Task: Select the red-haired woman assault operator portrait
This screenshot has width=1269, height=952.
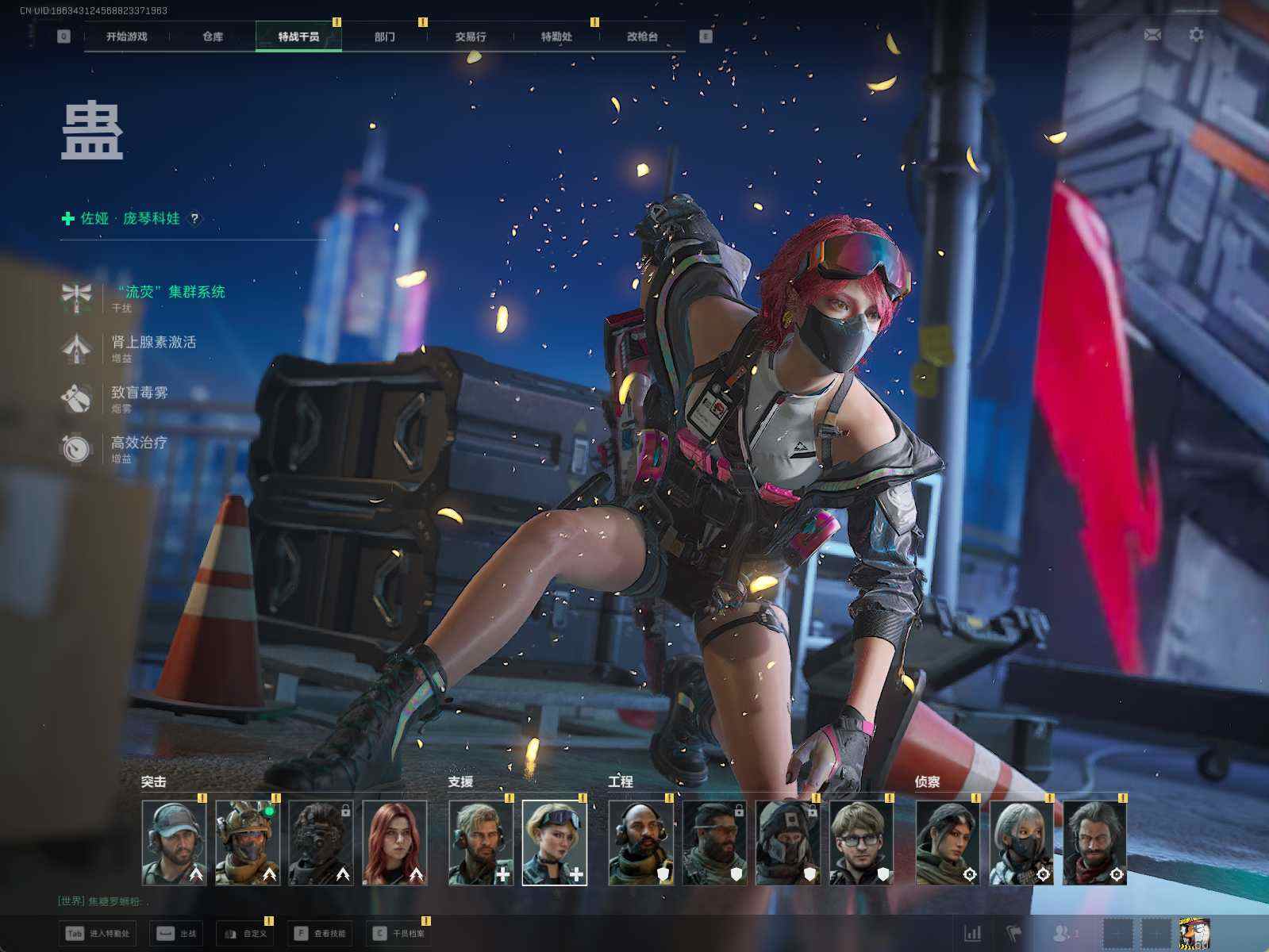Action: click(394, 843)
